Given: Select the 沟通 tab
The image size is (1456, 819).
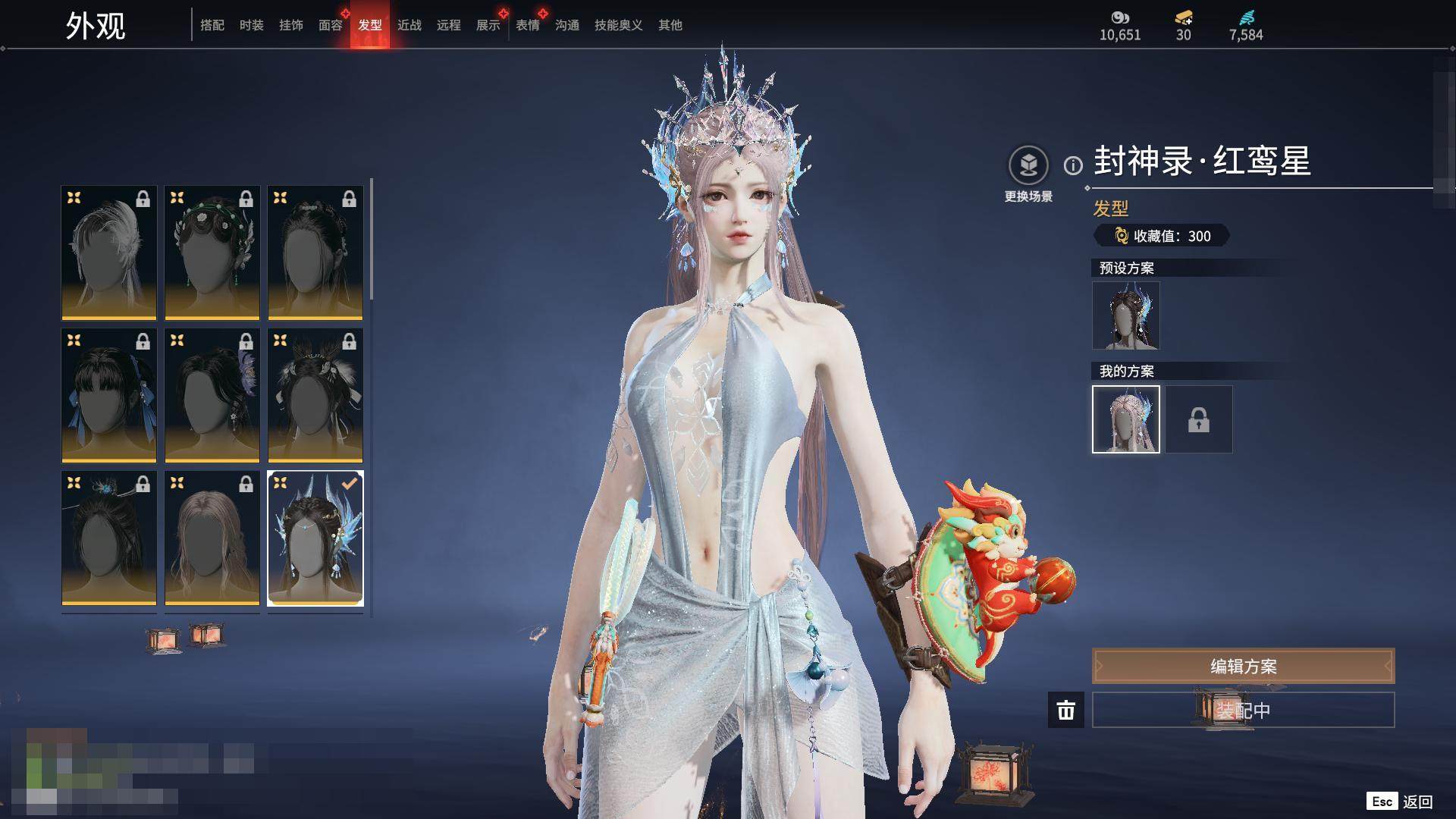Looking at the screenshot, I should point(567,25).
